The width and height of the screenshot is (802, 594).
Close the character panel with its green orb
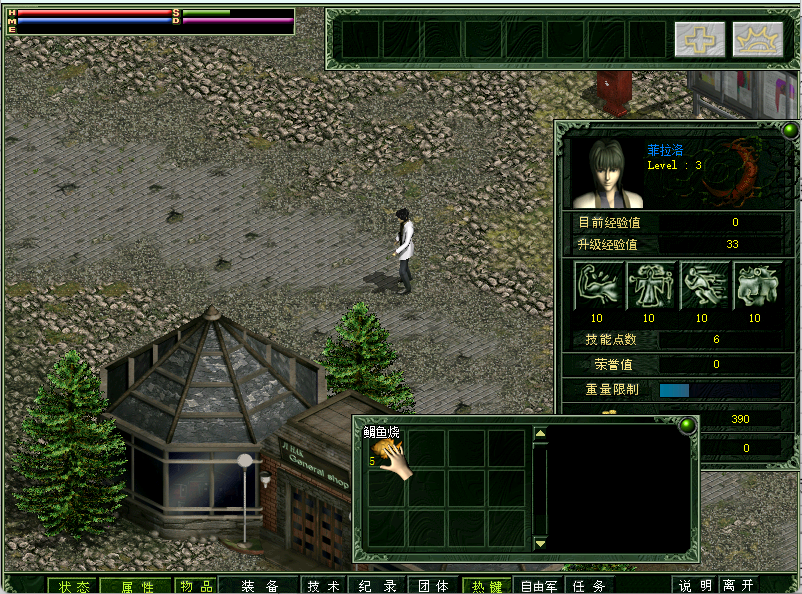point(790,131)
